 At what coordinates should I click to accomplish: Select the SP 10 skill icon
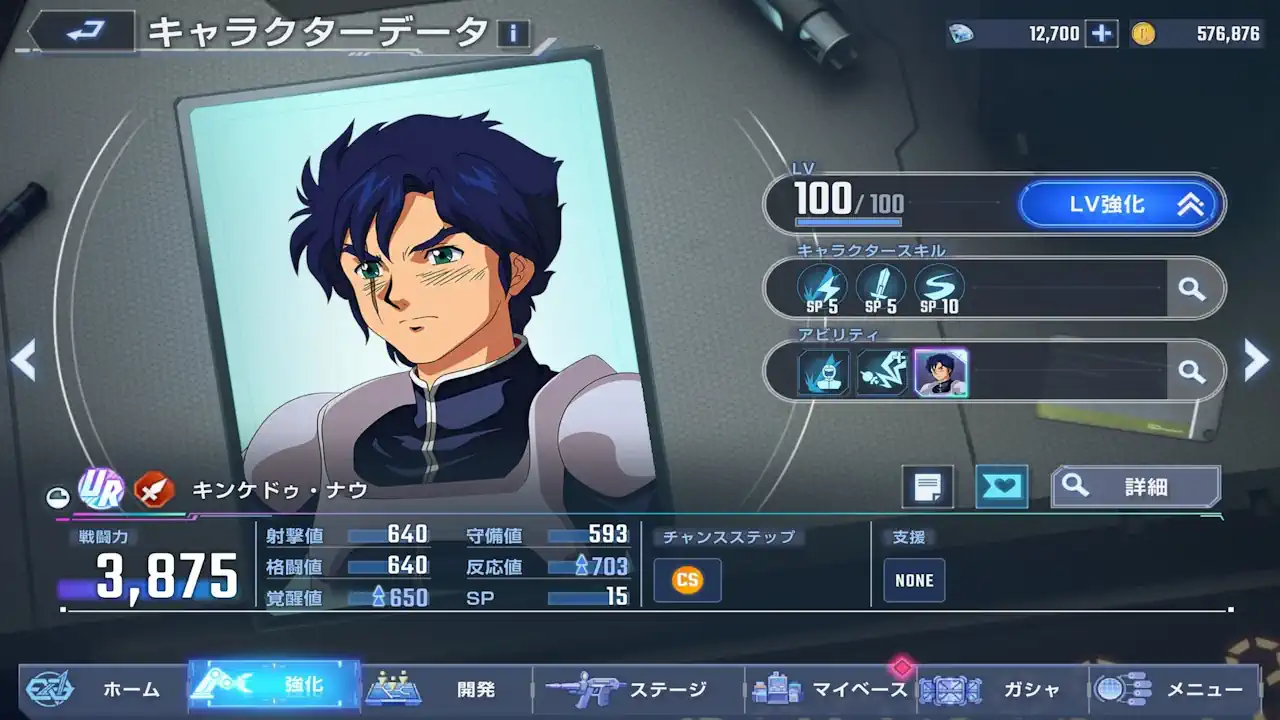click(939, 289)
